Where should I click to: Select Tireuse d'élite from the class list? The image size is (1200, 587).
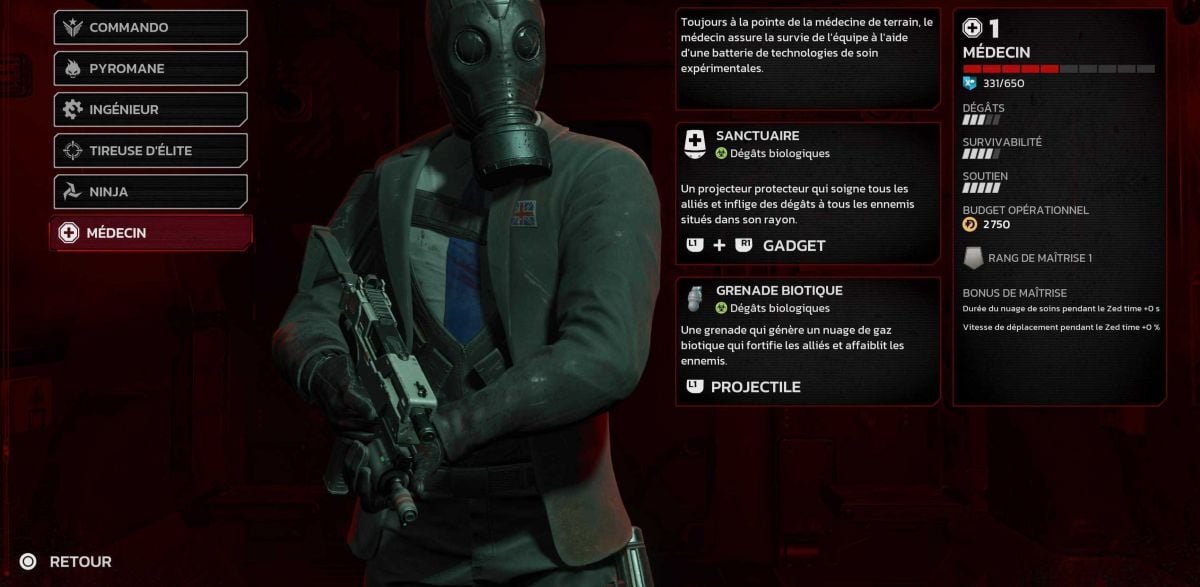[150, 151]
